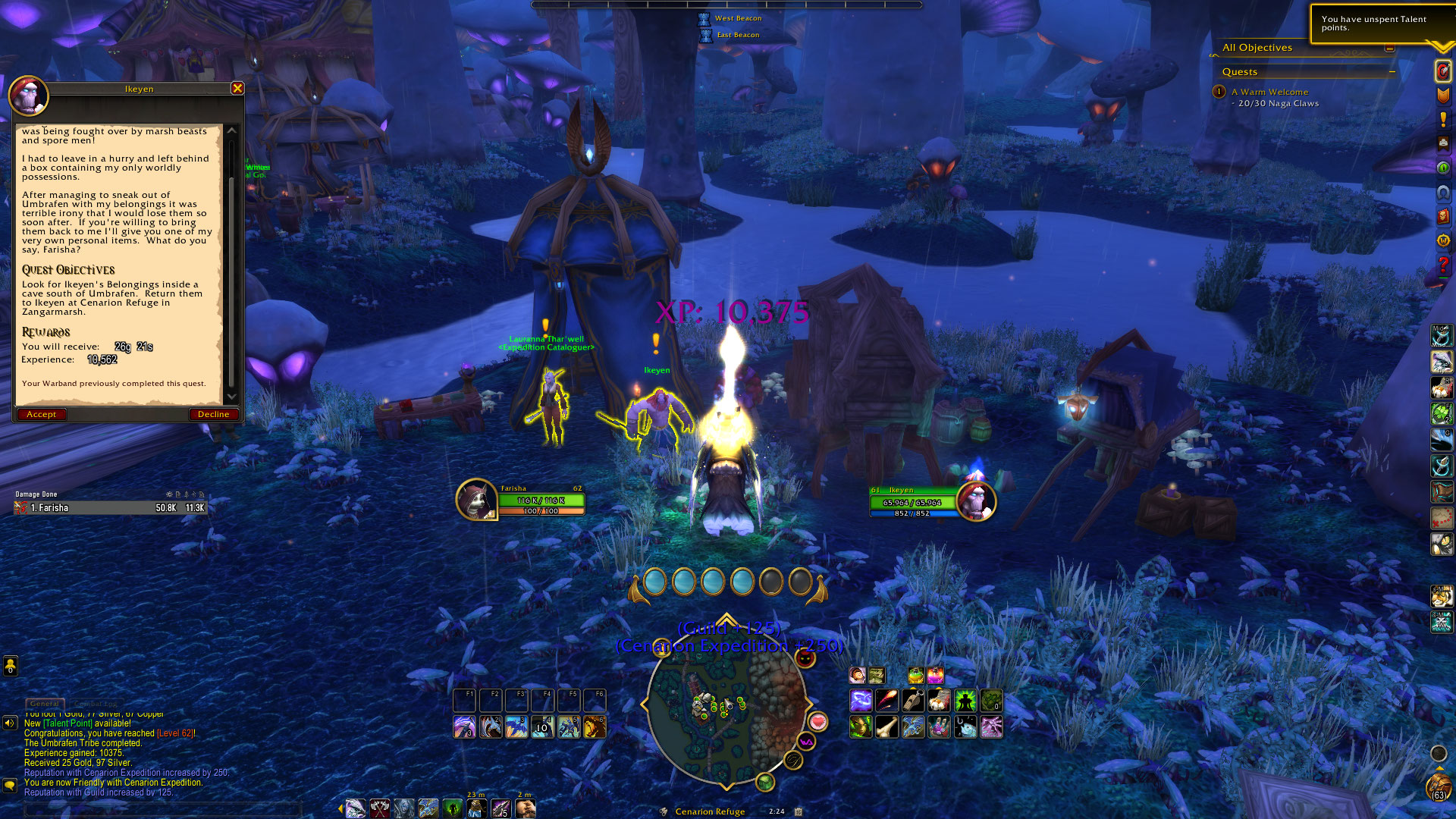Click the pink heart minimap button
The height and width of the screenshot is (819, 1456).
pyautogui.click(x=817, y=721)
